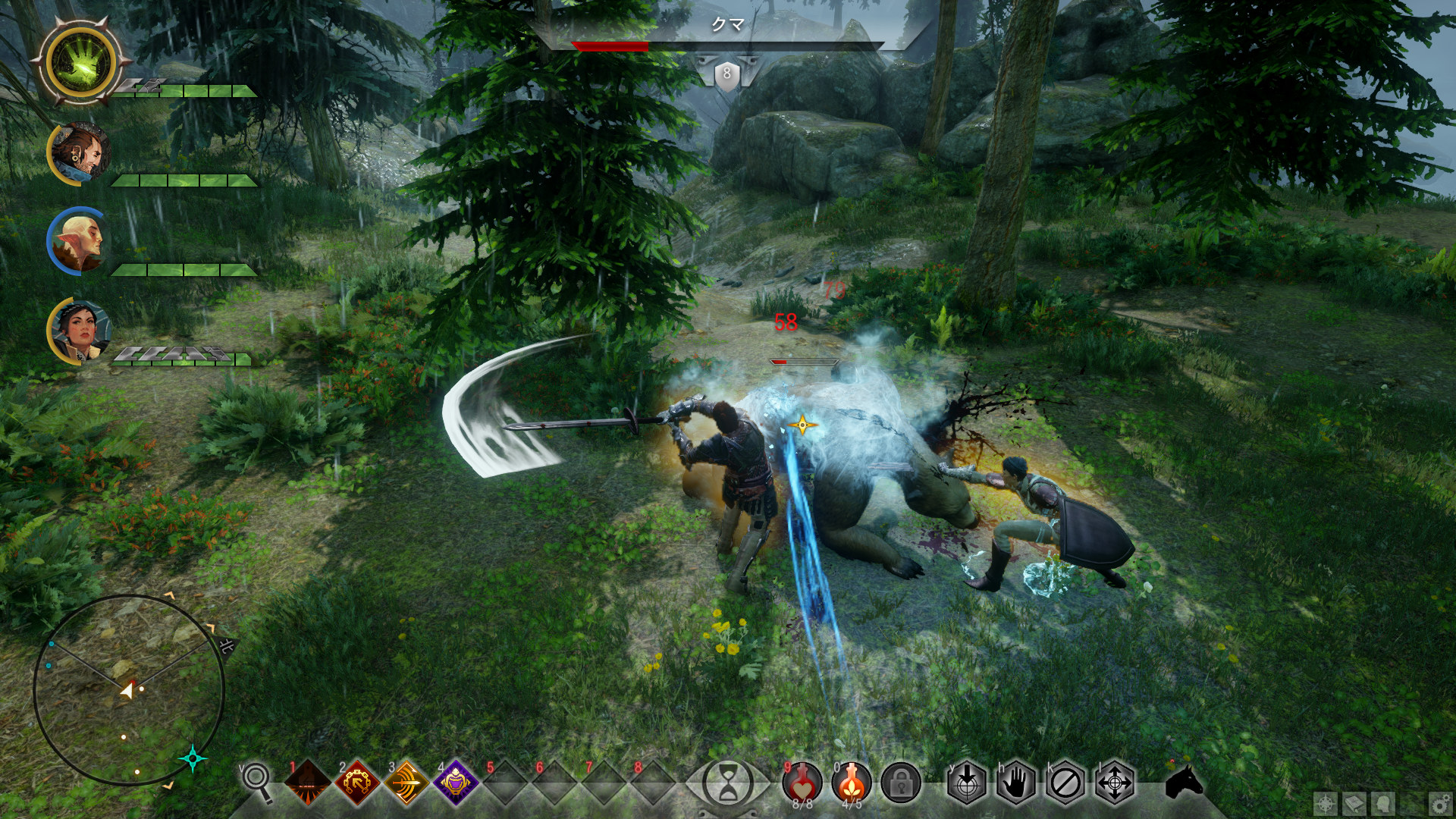Click the locked padlock potion slot

(x=901, y=782)
